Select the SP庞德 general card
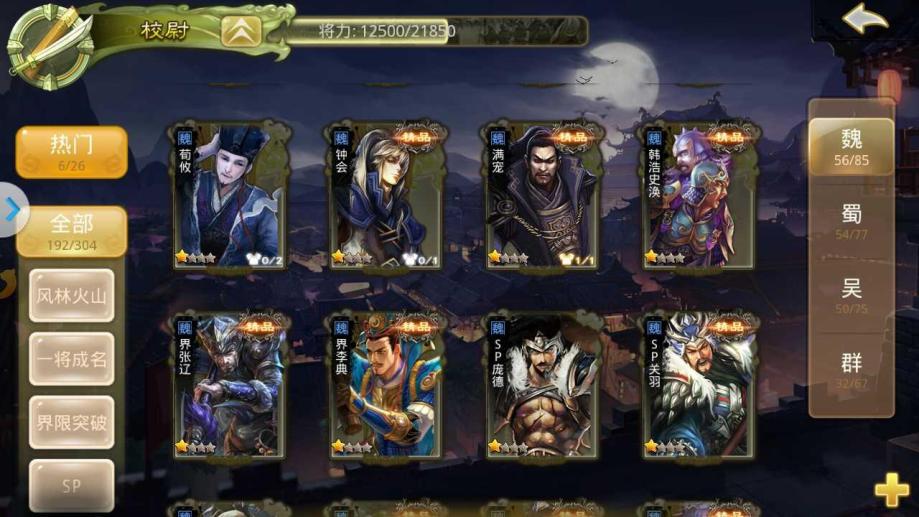 (x=543, y=385)
